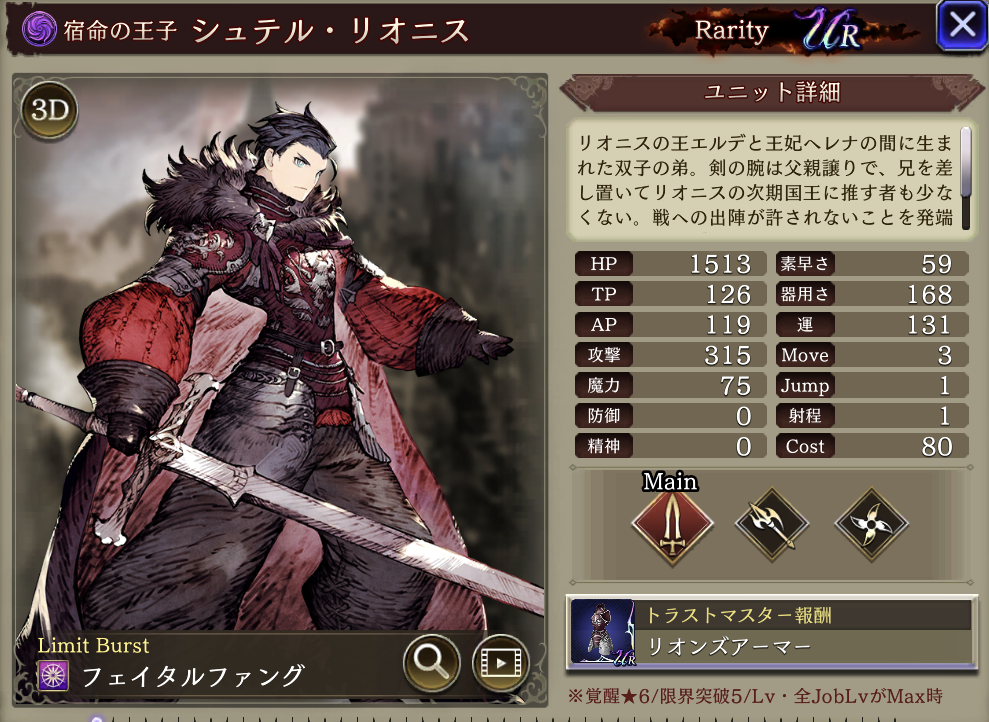This screenshot has height=722, width=989.
Task: Select the Main sword job icon
Action: (x=672, y=523)
